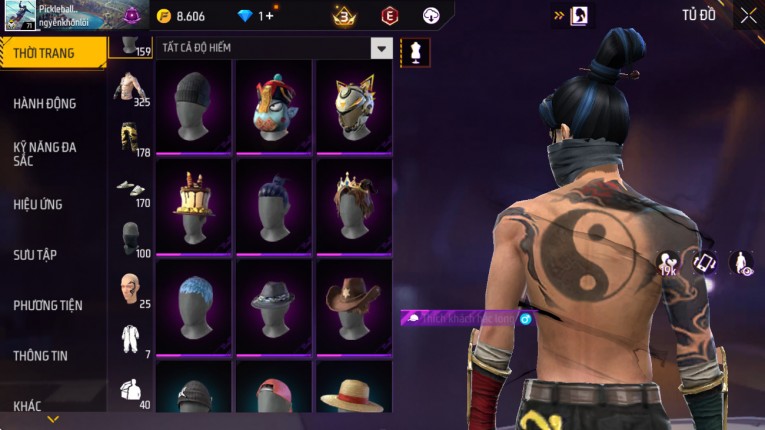Select the Thời Trang tab
The image size is (765, 430).
pos(52,53)
